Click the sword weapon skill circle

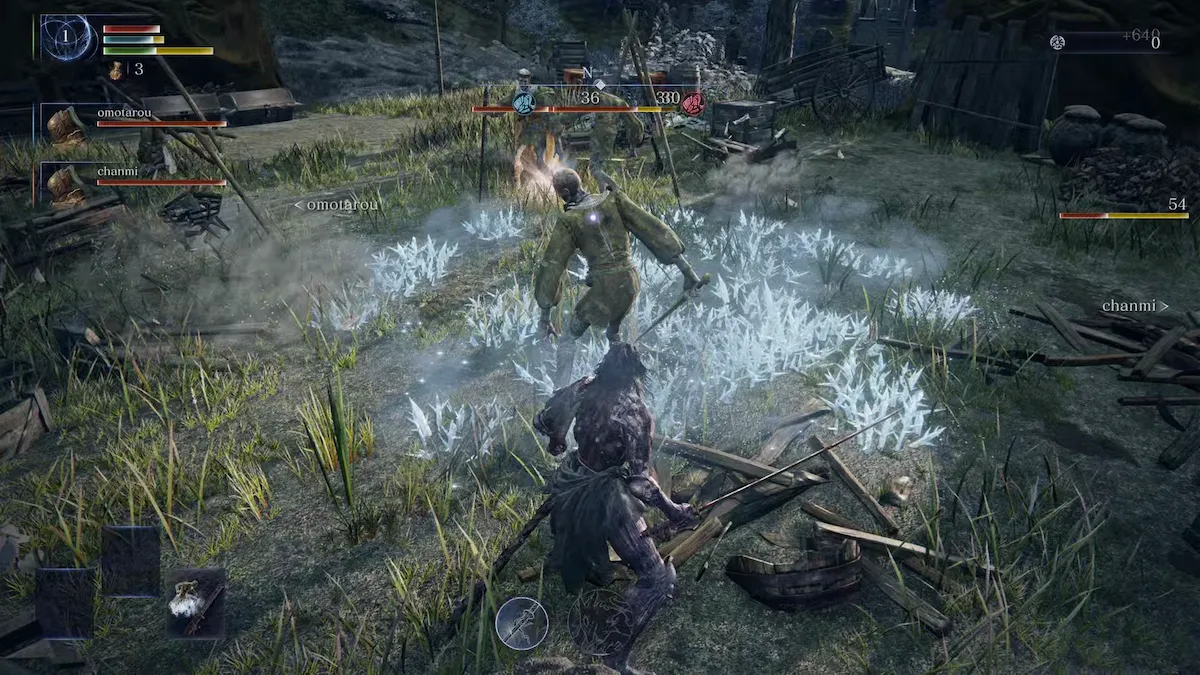(x=521, y=622)
